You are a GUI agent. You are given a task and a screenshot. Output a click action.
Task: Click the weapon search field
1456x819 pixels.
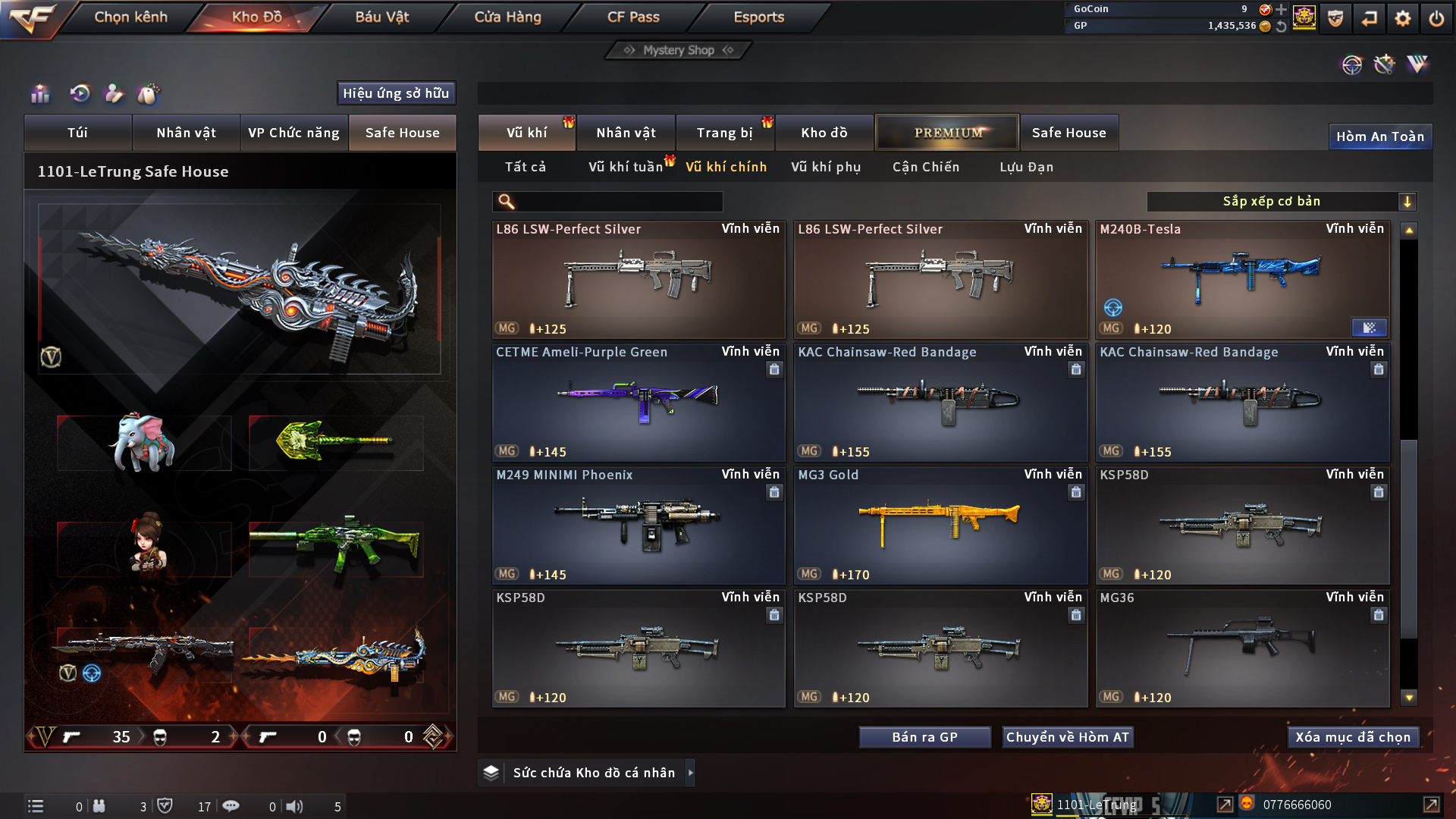click(618, 201)
